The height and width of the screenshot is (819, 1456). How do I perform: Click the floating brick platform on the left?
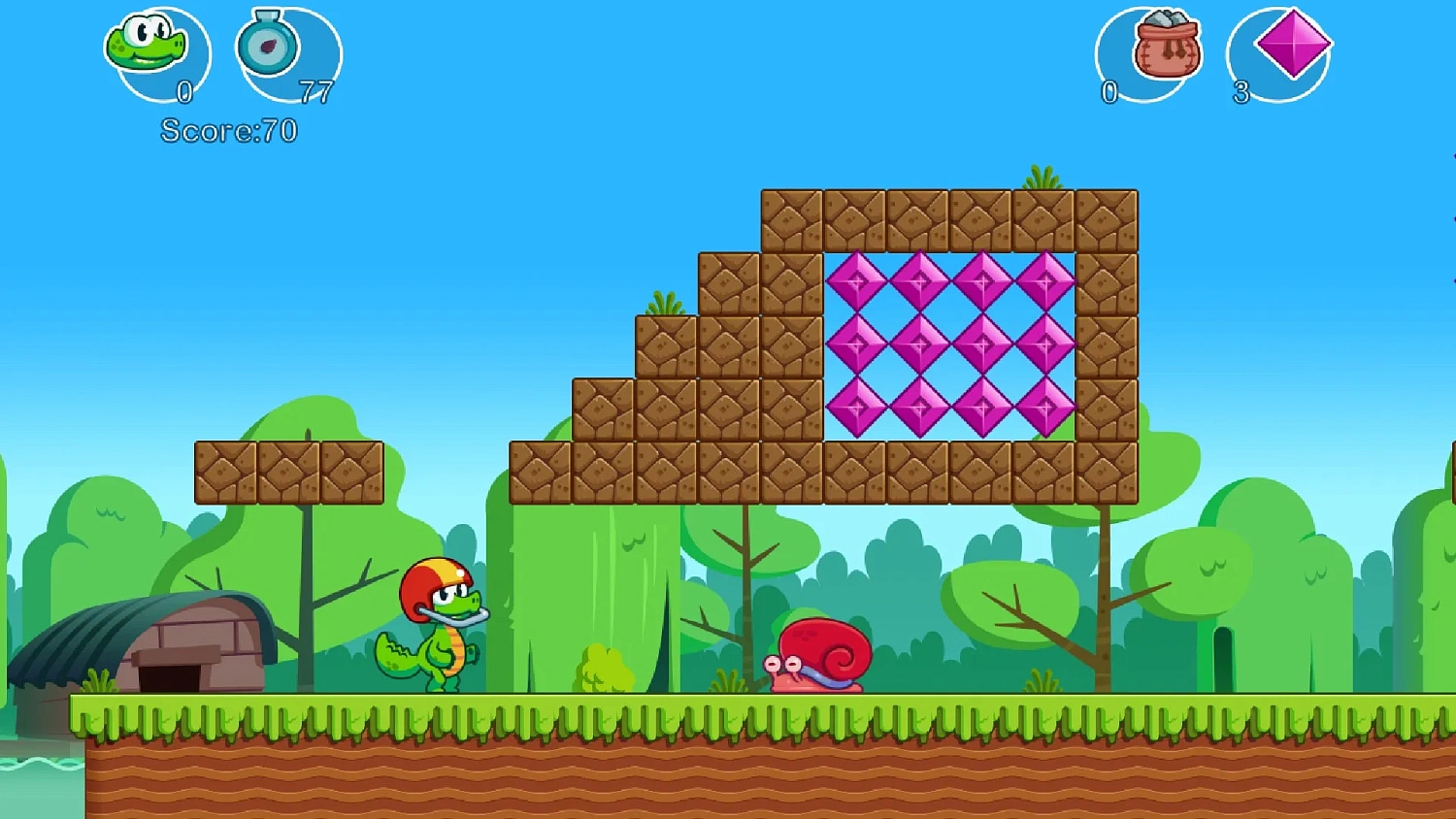[289, 472]
